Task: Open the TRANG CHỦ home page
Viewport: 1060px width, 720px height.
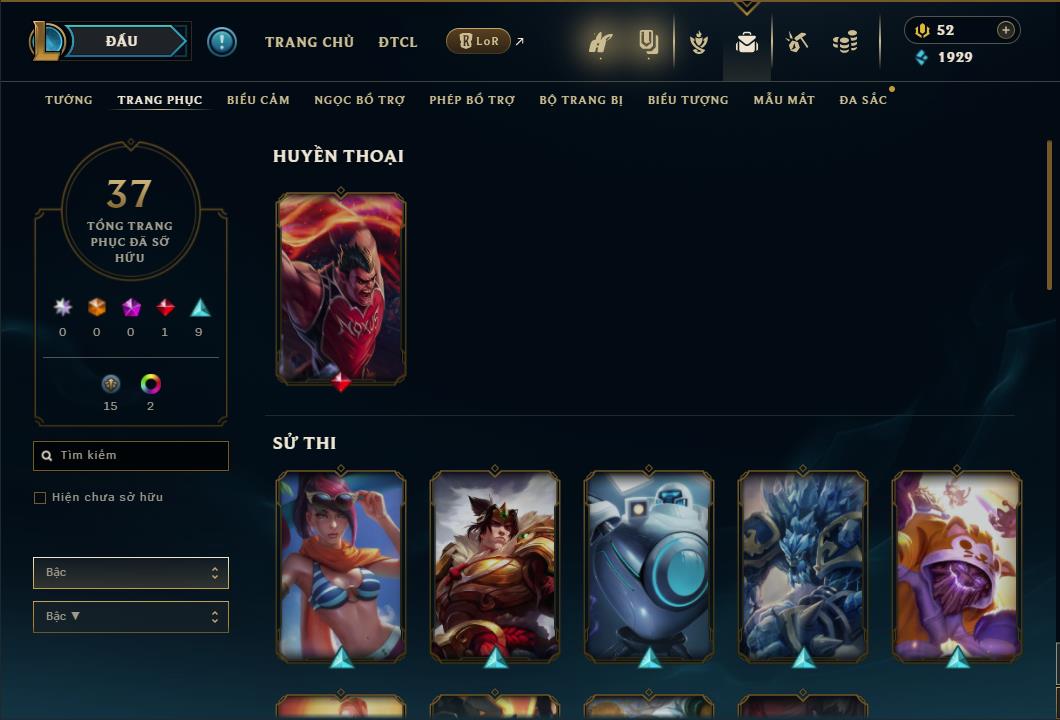Action: tap(309, 42)
